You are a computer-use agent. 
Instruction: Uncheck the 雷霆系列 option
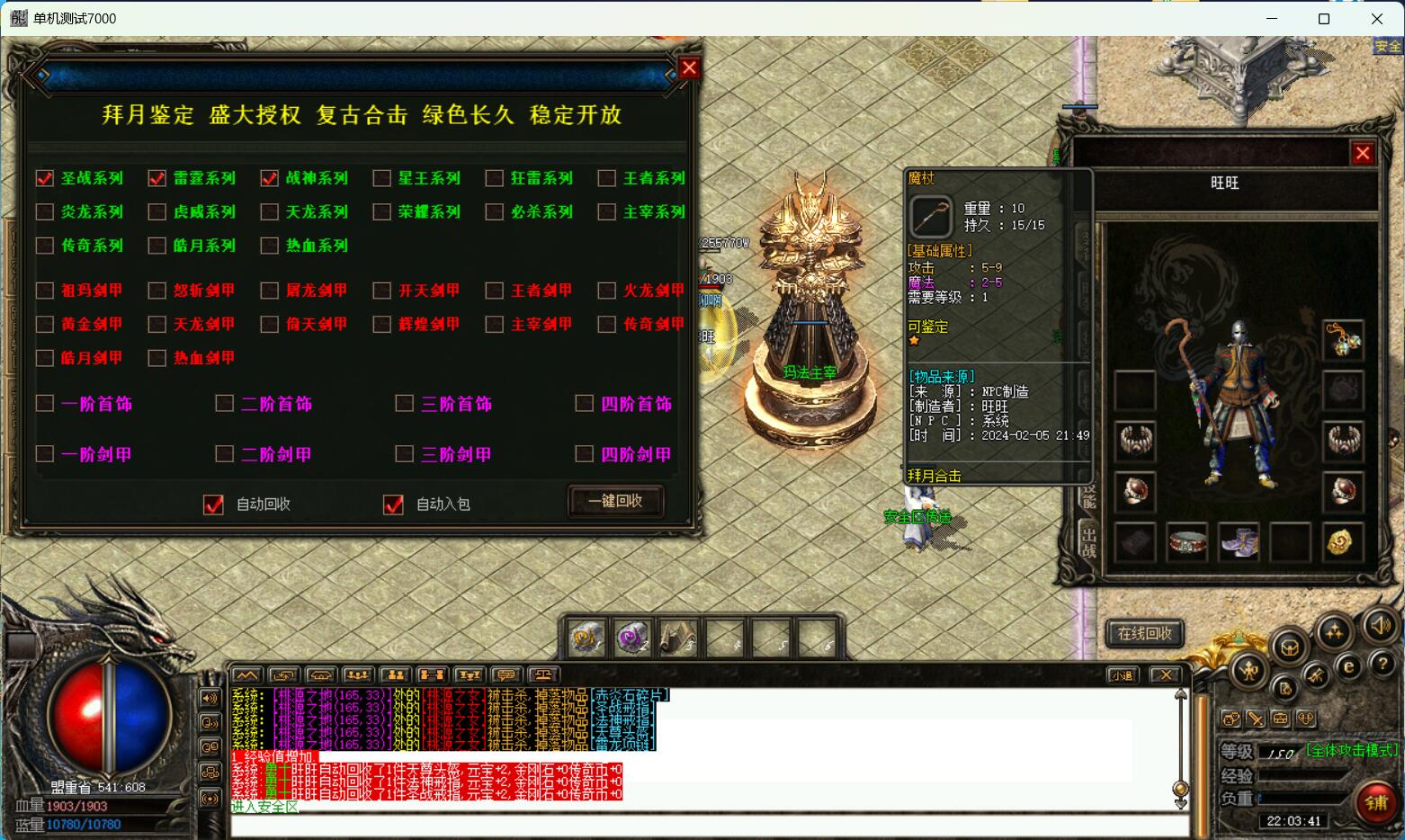point(157,178)
